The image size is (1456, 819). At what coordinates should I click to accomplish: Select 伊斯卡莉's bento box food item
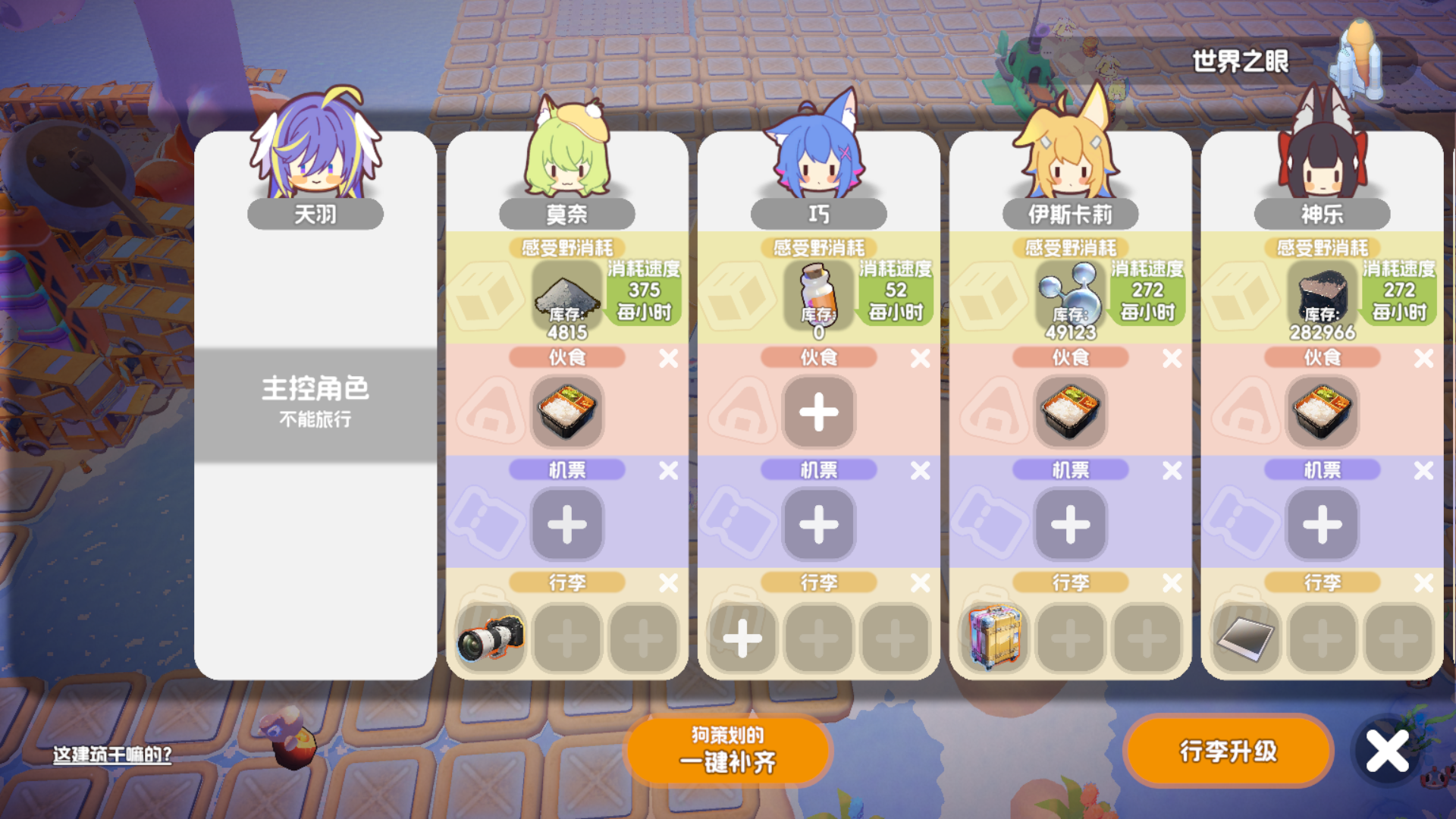click(1071, 413)
